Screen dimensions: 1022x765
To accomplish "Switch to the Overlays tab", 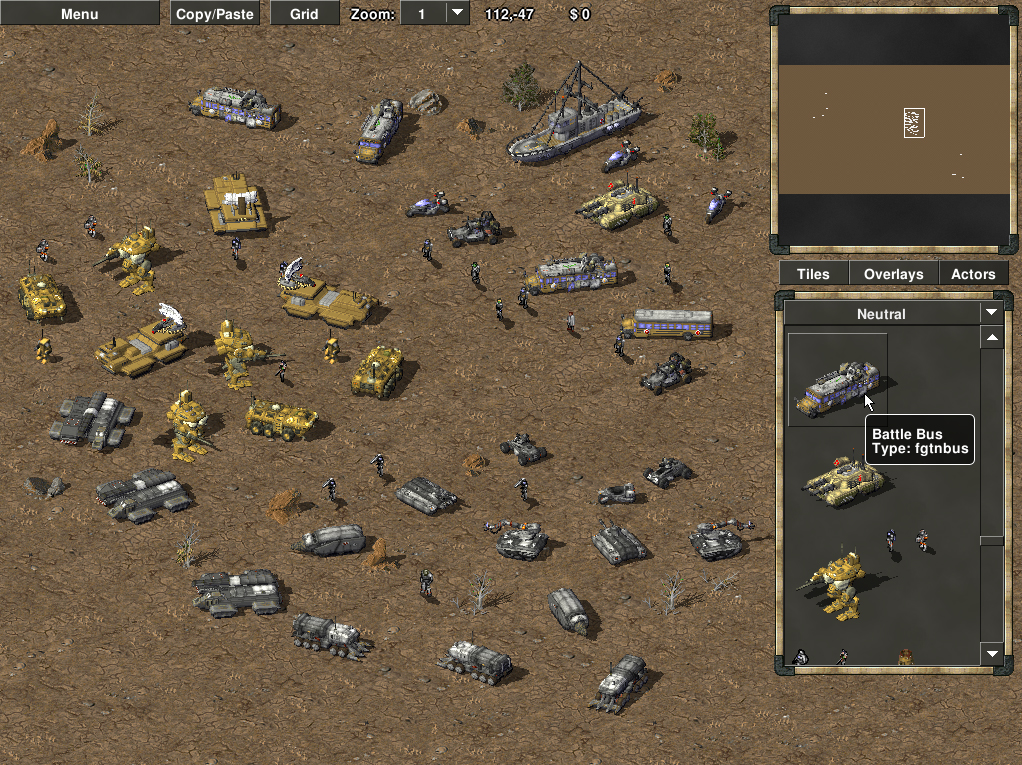I will point(893,274).
